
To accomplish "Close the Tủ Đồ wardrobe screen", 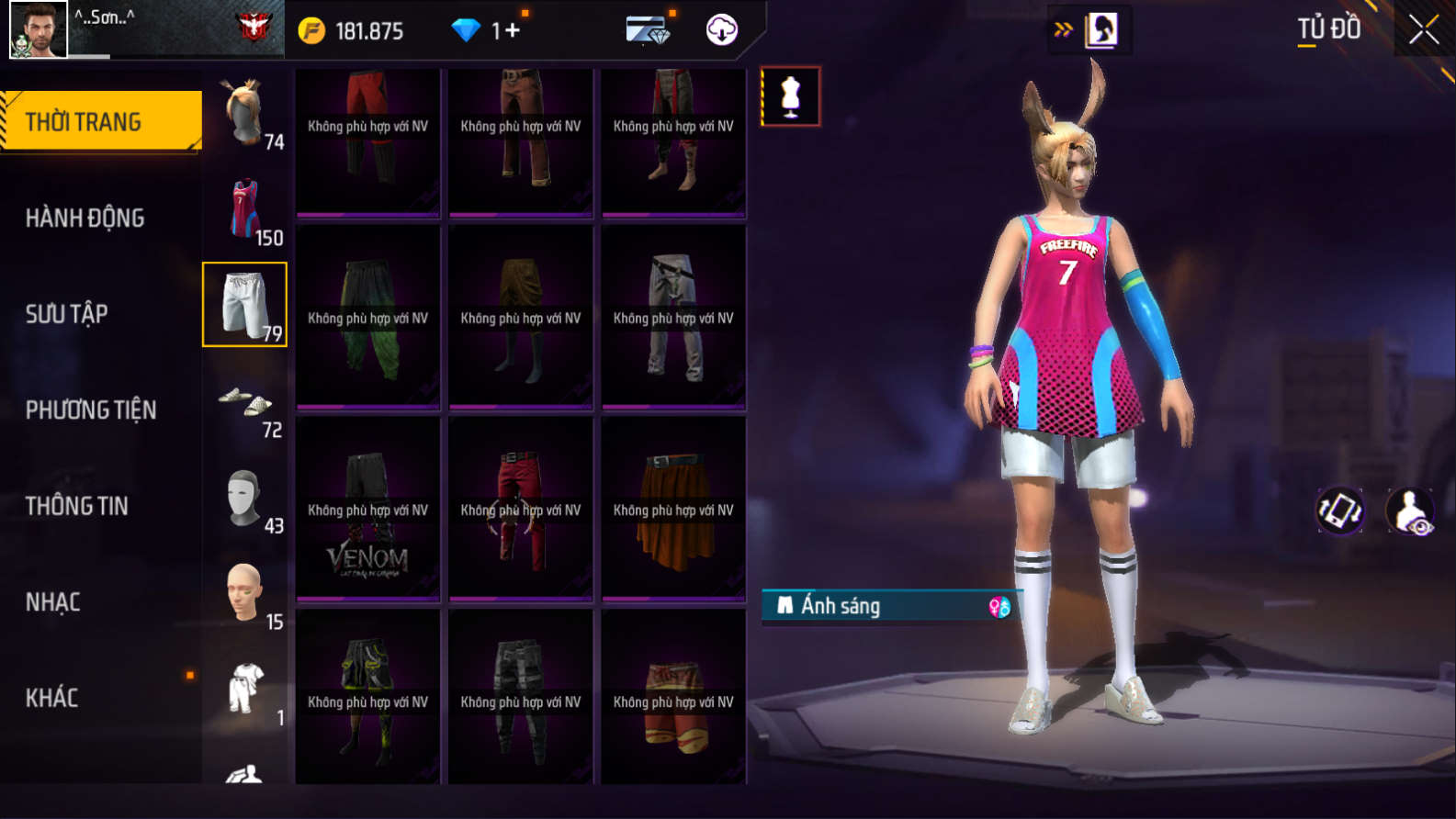I will [1424, 30].
